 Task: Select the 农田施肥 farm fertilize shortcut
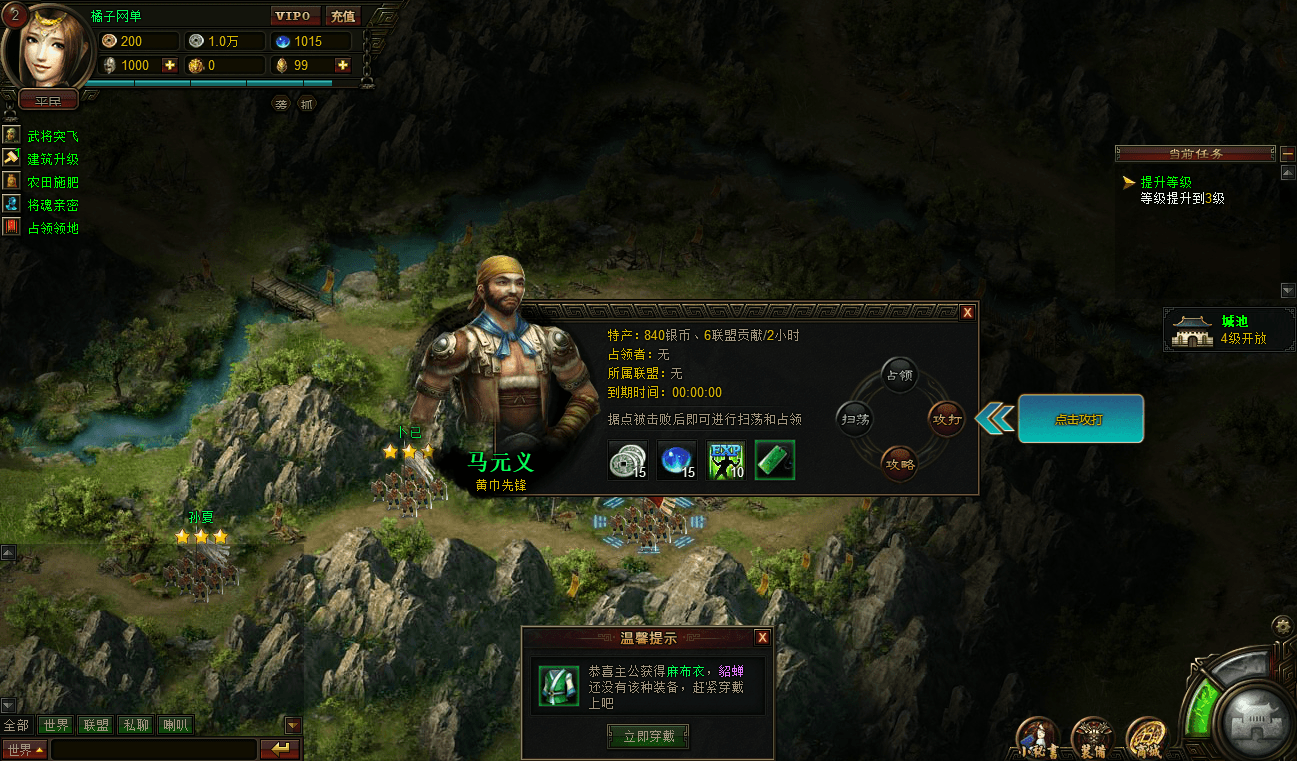[x=52, y=182]
